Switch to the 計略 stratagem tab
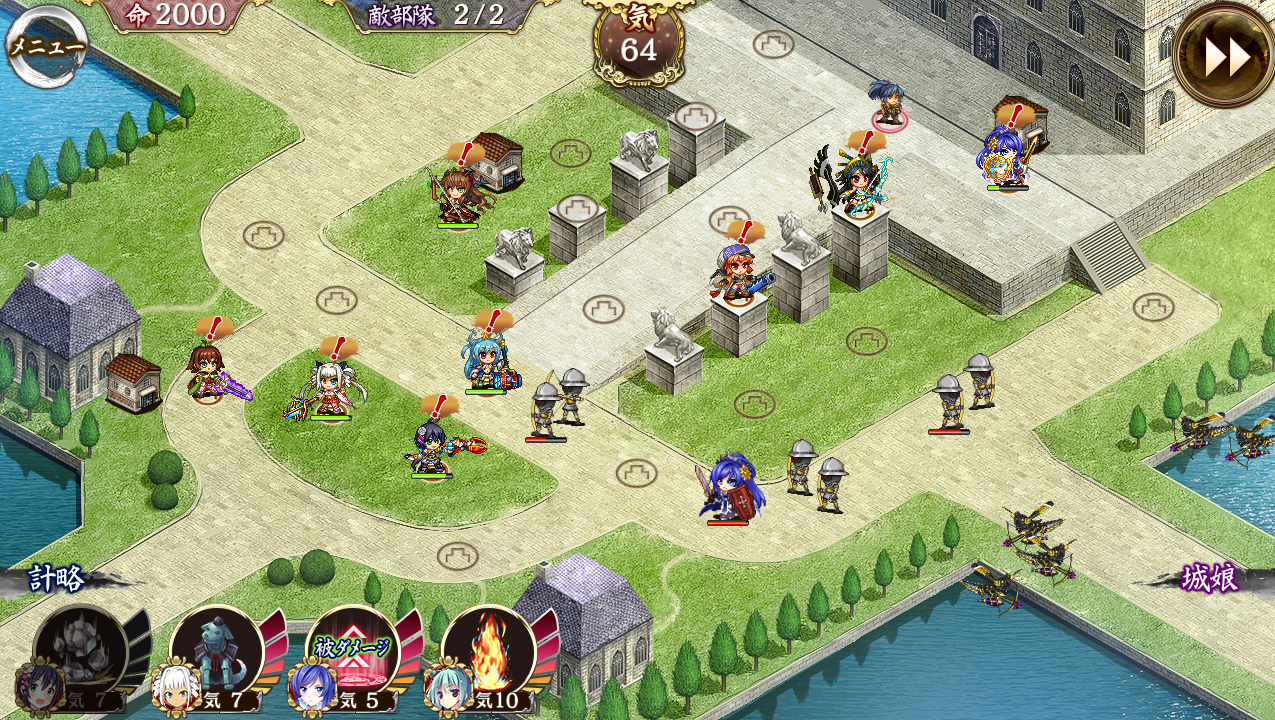1275x720 pixels. tap(57, 579)
